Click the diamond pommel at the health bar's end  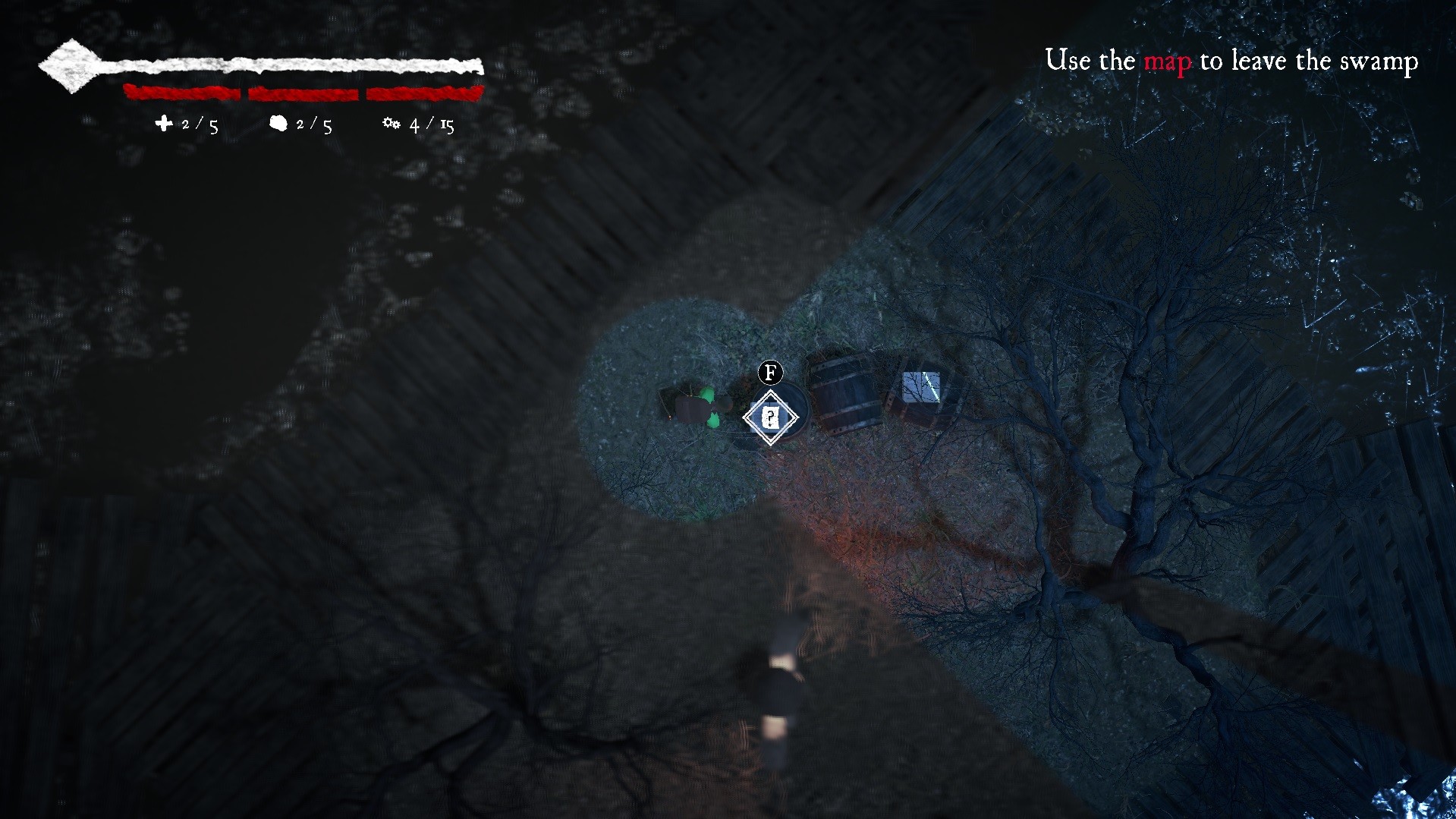tap(70, 65)
